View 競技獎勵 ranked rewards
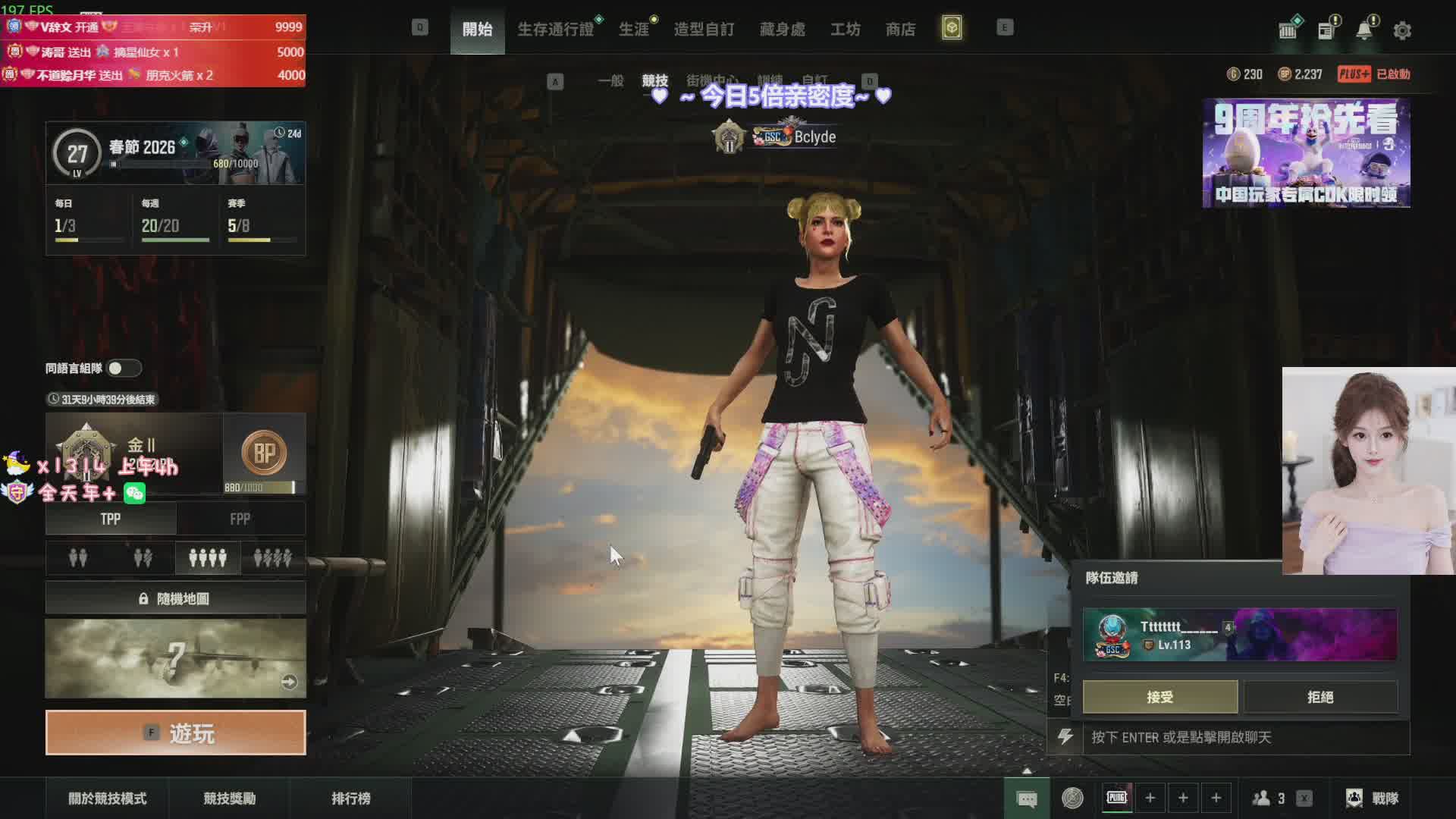Image resolution: width=1456 pixels, height=819 pixels. click(229, 799)
